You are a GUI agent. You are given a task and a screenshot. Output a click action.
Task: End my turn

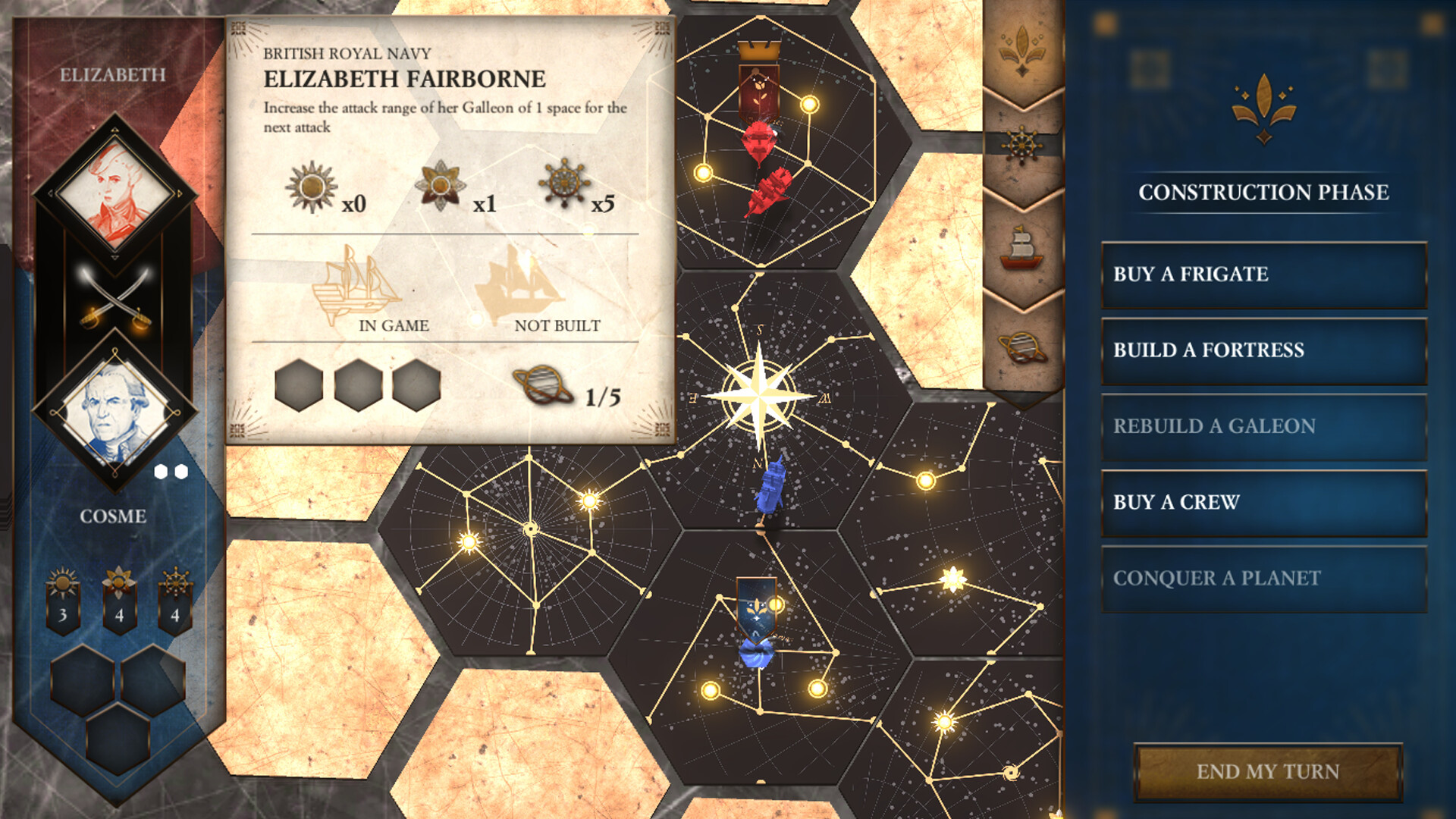1267,771
